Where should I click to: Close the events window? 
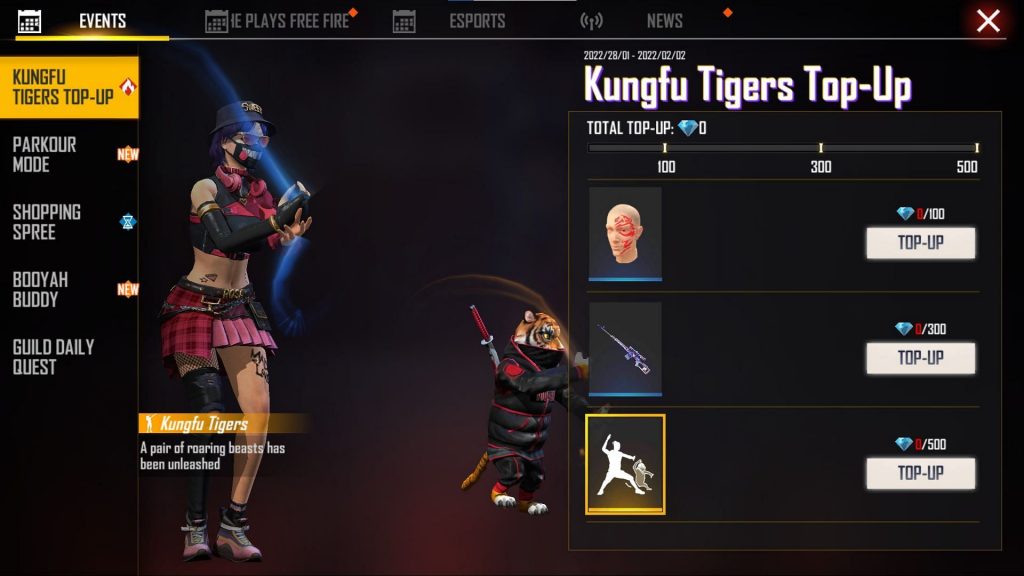click(x=988, y=21)
